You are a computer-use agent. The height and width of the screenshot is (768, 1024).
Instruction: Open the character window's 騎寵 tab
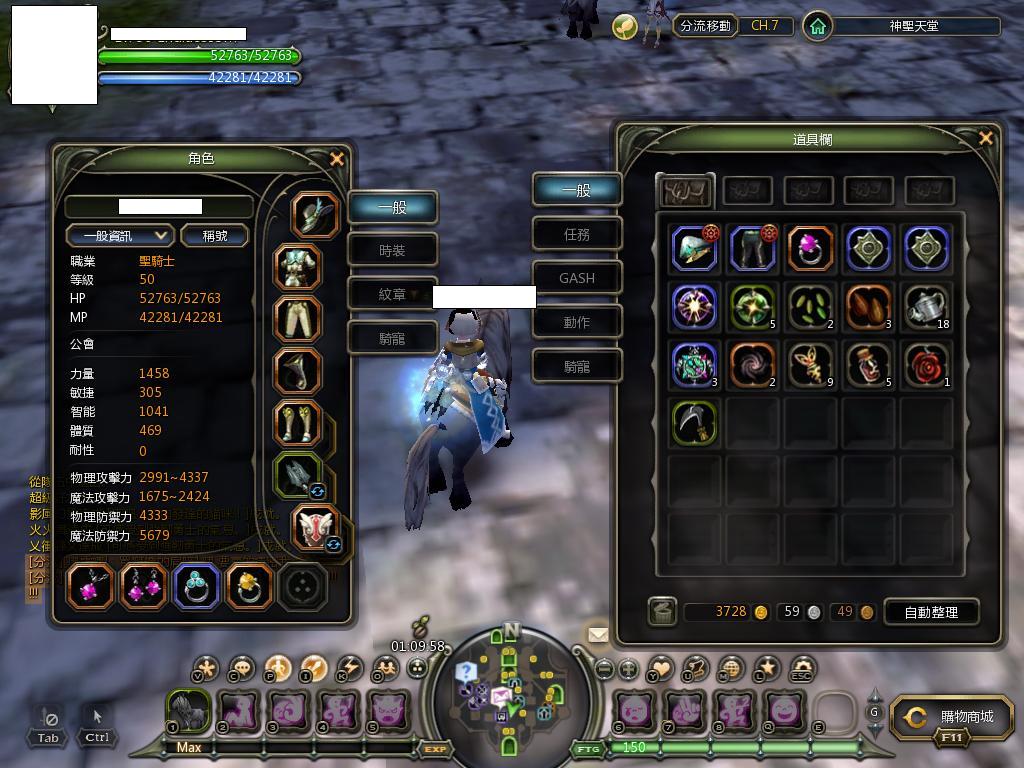392,338
